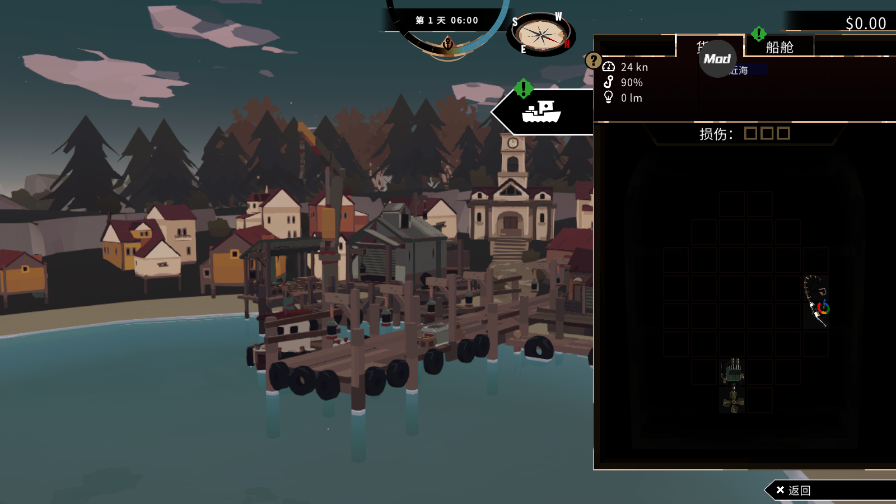Select the engine item in cargo grid
This screenshot has height=504, width=896.
(732, 371)
